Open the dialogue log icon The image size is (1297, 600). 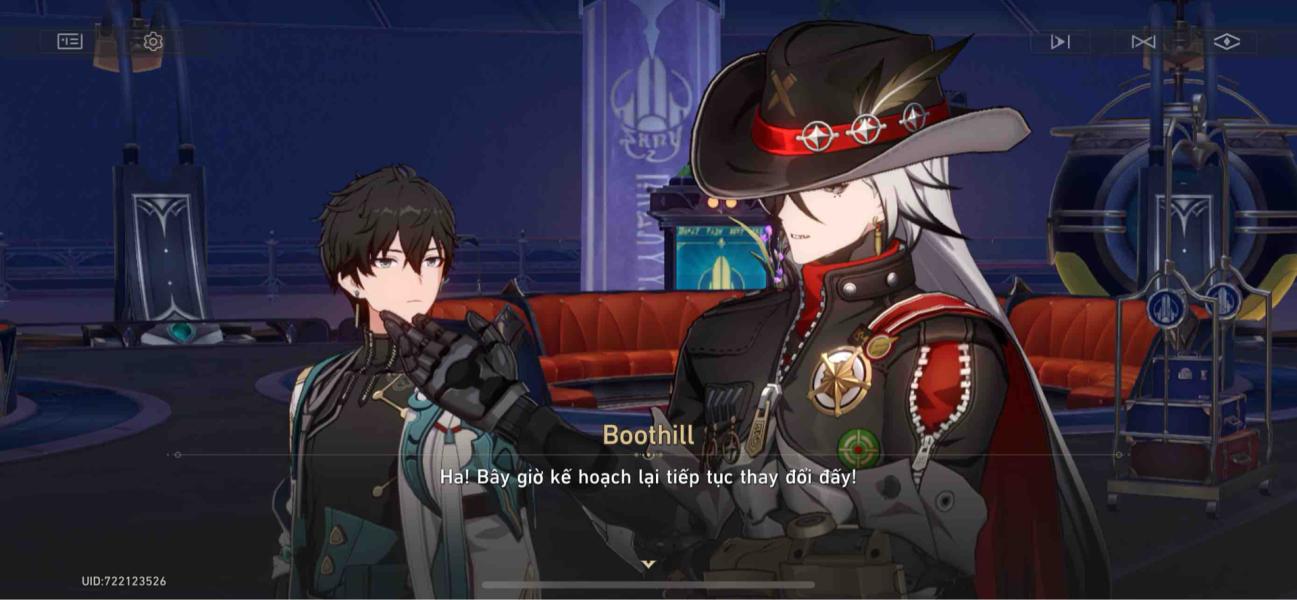point(70,41)
